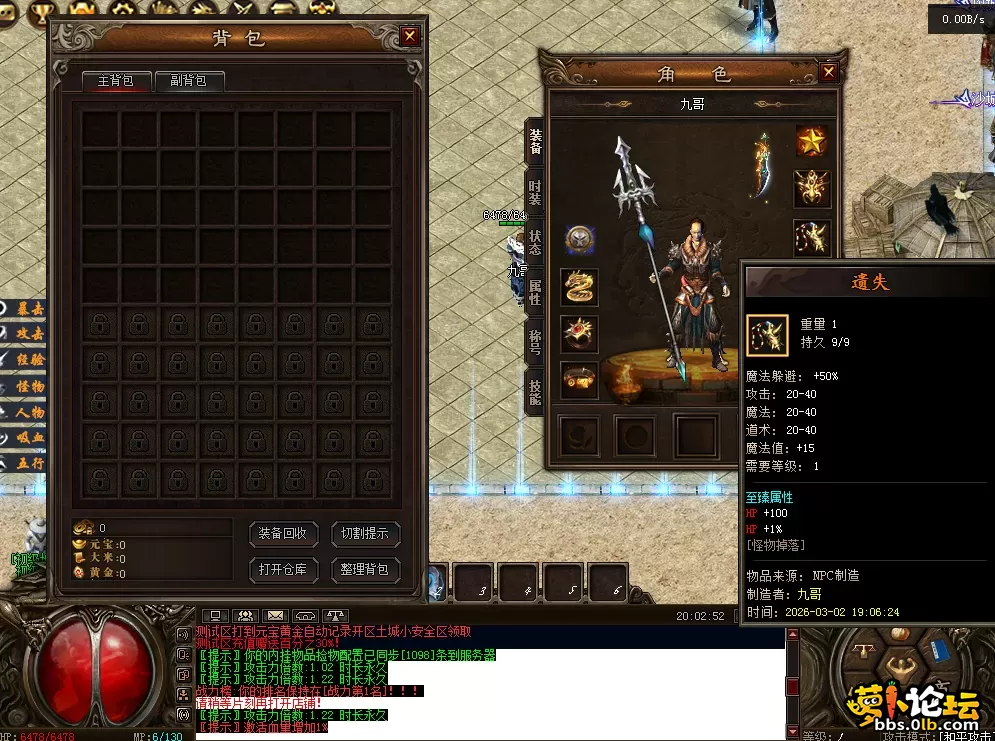Switch to the 副背包 secondary bag tab
This screenshot has width=995, height=741.
point(188,81)
